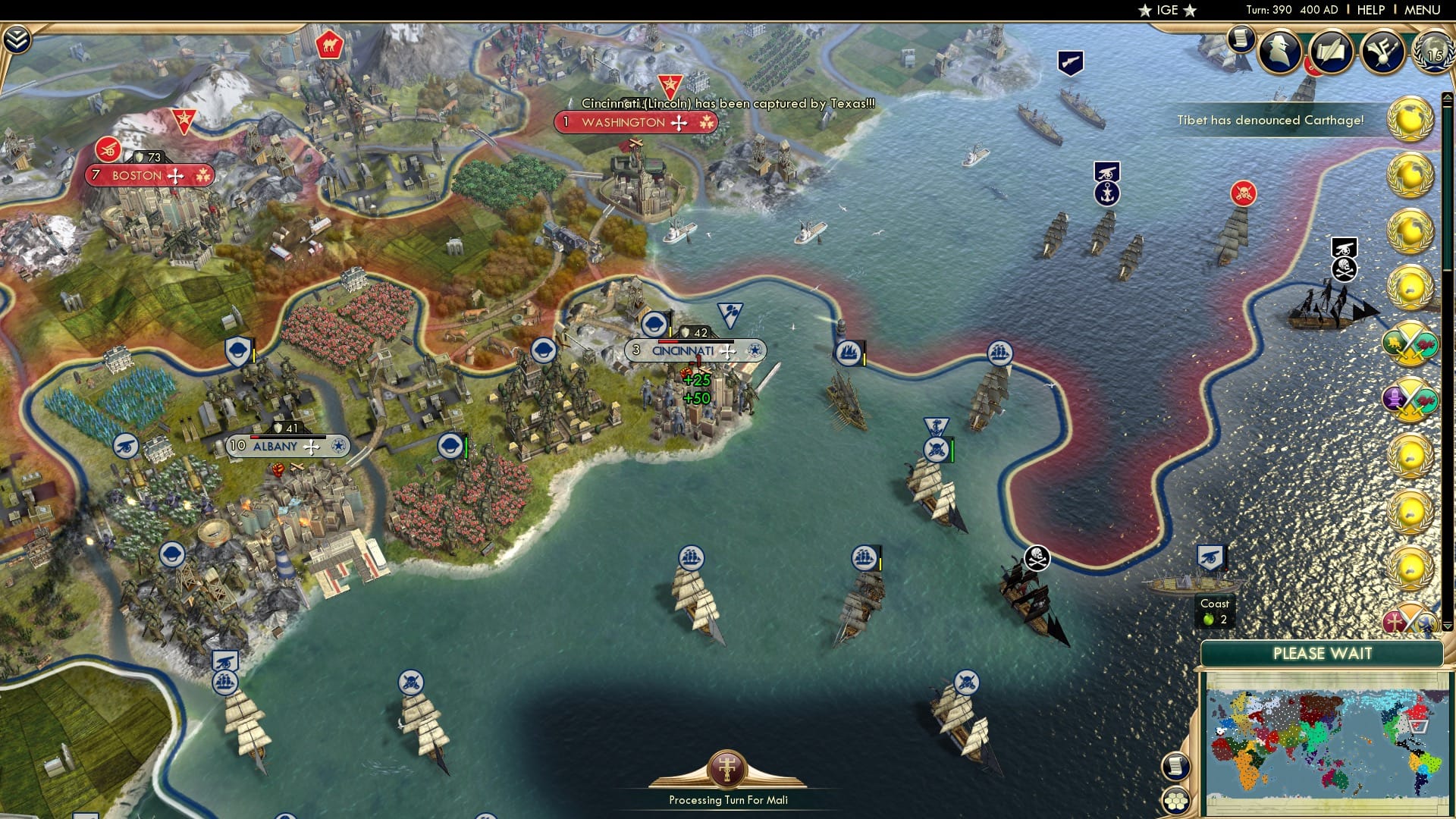
Task: Click the 'Tibet has denounced Carthage!' notification
Action: (1269, 118)
